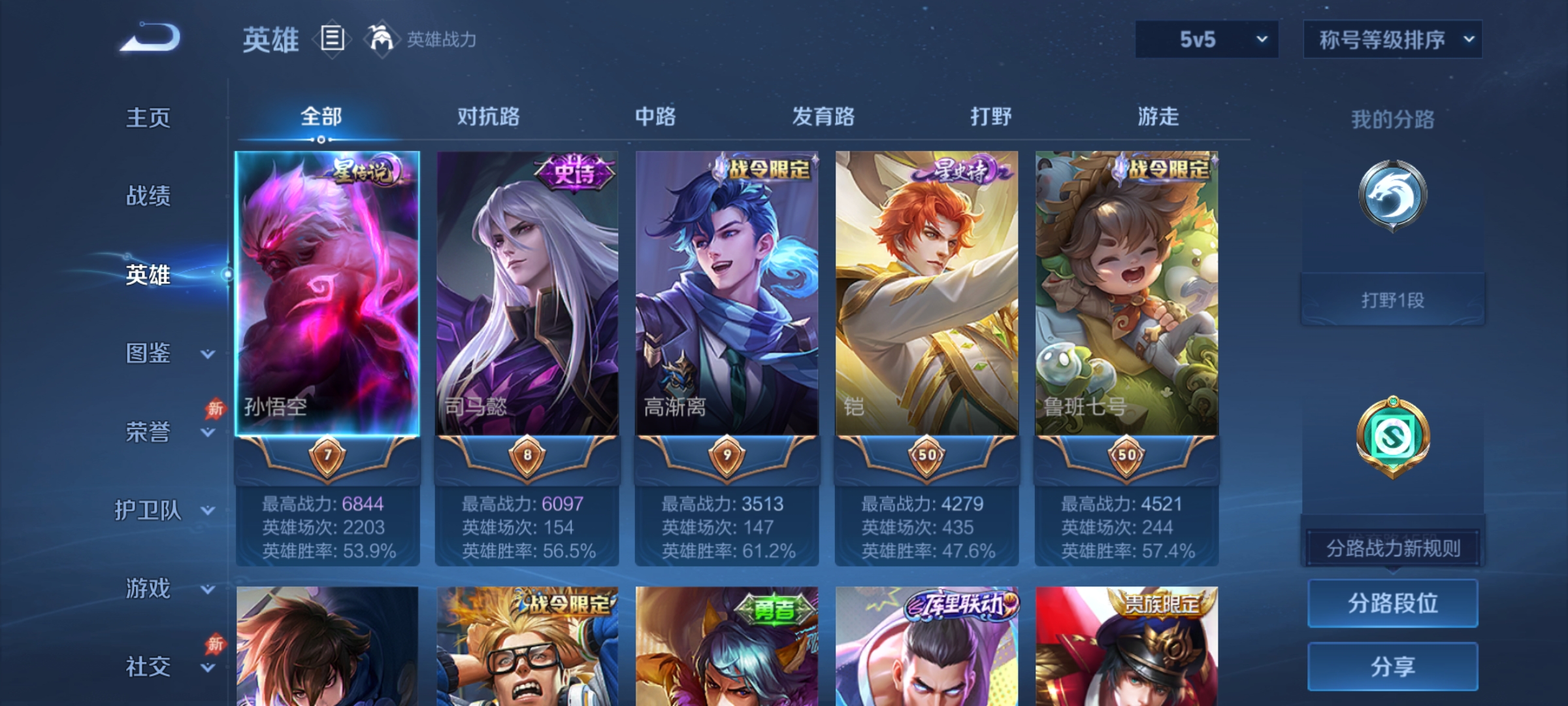Select the 司马懿 hero card thumbnail
The height and width of the screenshot is (706, 1568).
(527, 294)
